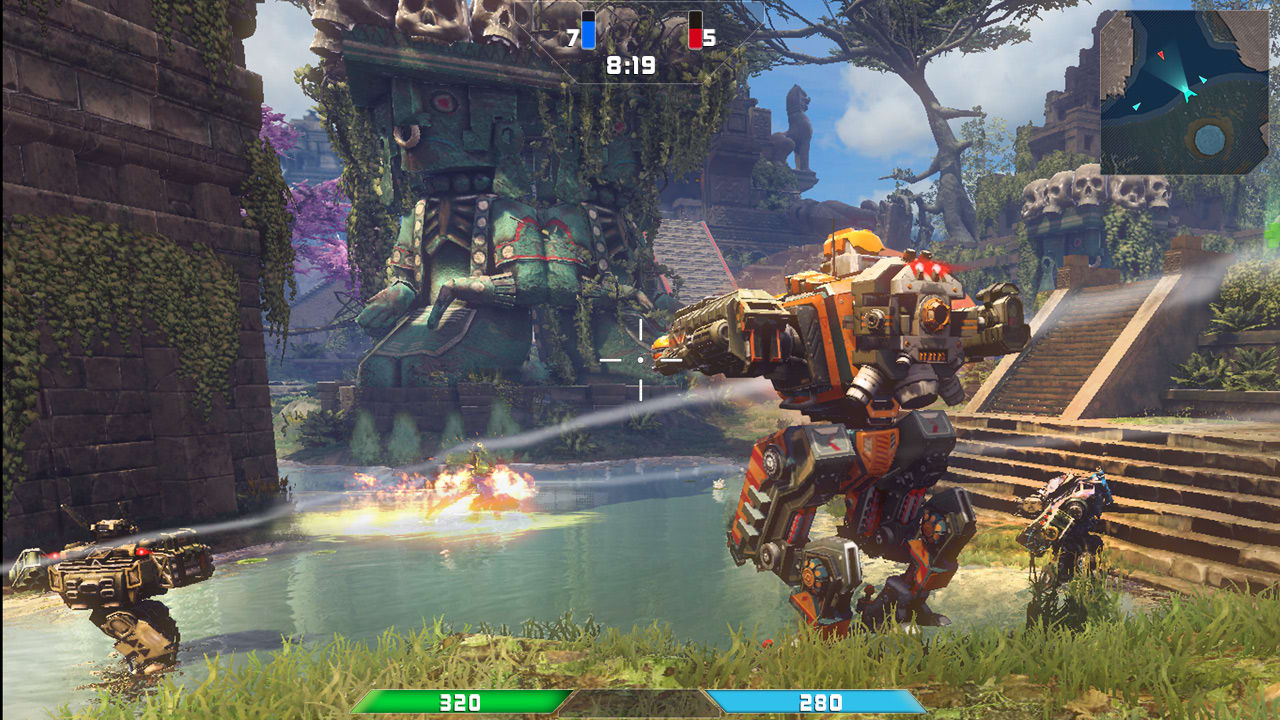Toggle the red team score indicator showing 5
The height and width of the screenshot is (720, 1280).
coord(711,37)
